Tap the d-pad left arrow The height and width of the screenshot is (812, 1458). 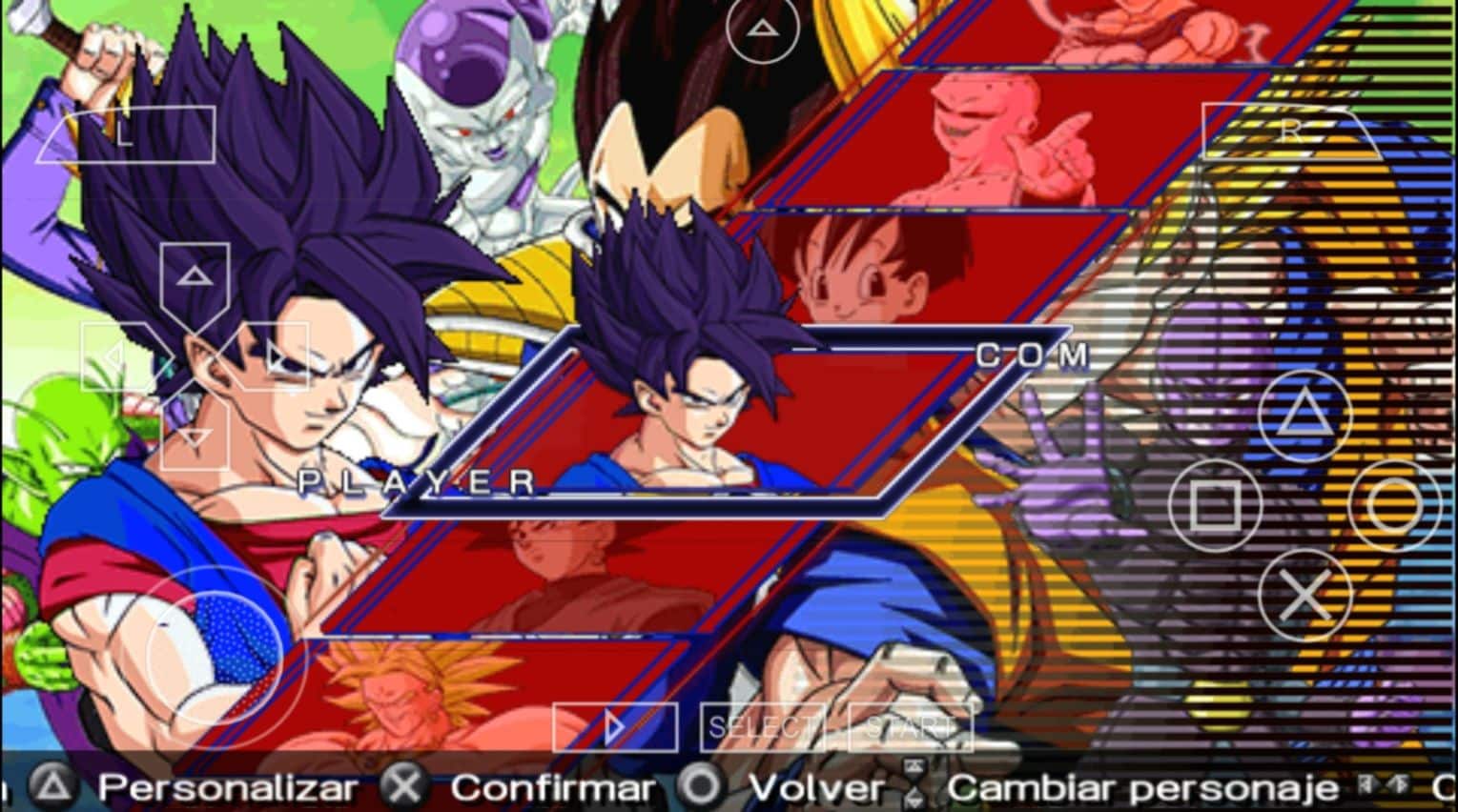pos(115,358)
